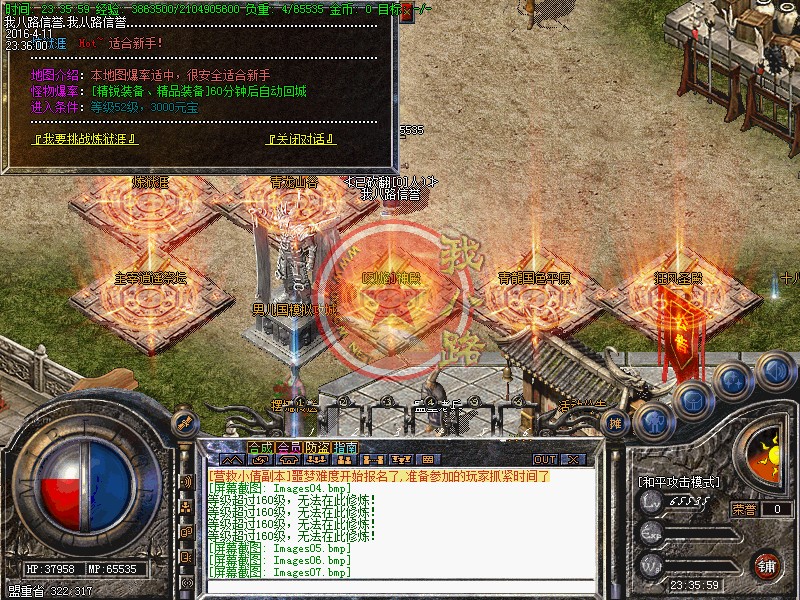Open the 会员 tab
This screenshot has width=800, height=600.
pyautogui.click(x=289, y=448)
